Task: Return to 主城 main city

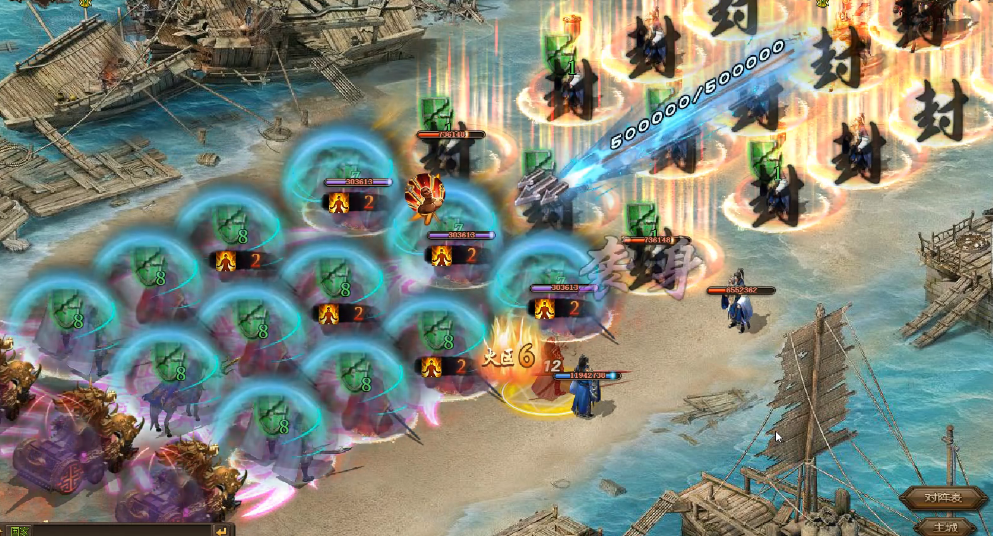Action: click(943, 526)
